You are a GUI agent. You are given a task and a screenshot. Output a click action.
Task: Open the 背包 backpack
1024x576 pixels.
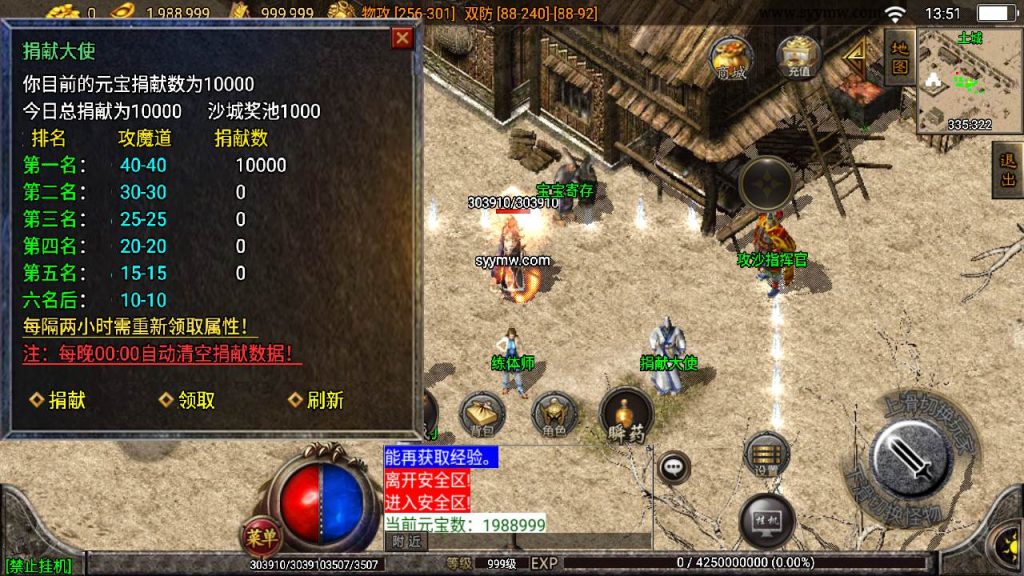coord(482,414)
